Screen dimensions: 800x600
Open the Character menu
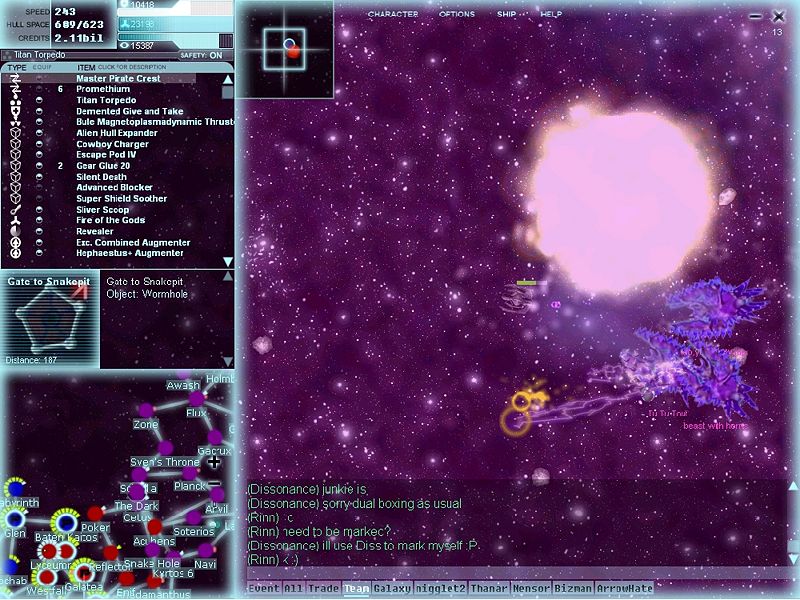(x=393, y=15)
